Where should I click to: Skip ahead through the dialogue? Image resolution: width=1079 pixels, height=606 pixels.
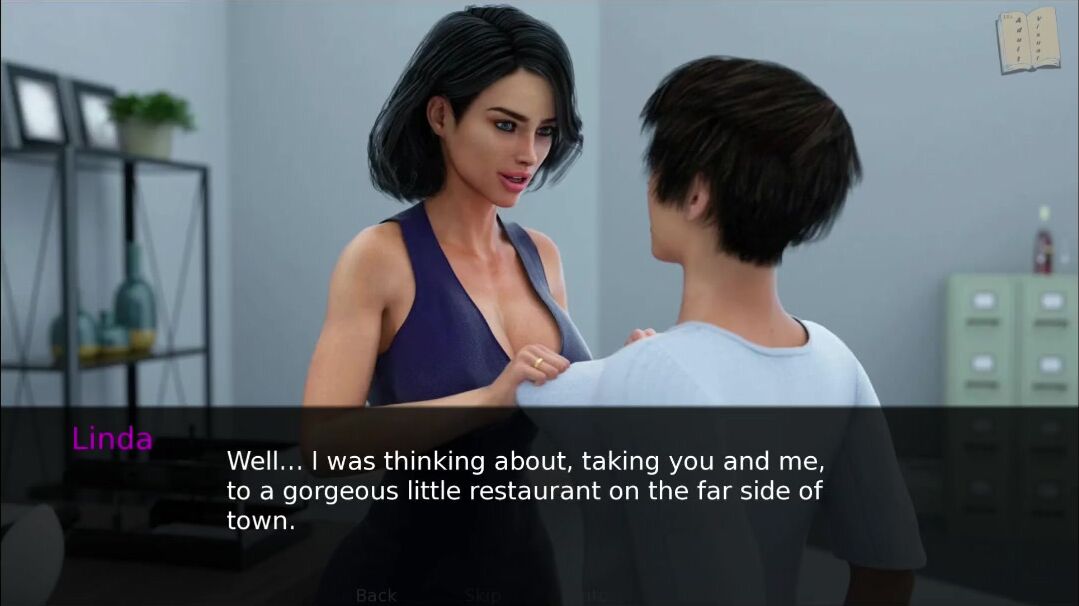point(482,595)
